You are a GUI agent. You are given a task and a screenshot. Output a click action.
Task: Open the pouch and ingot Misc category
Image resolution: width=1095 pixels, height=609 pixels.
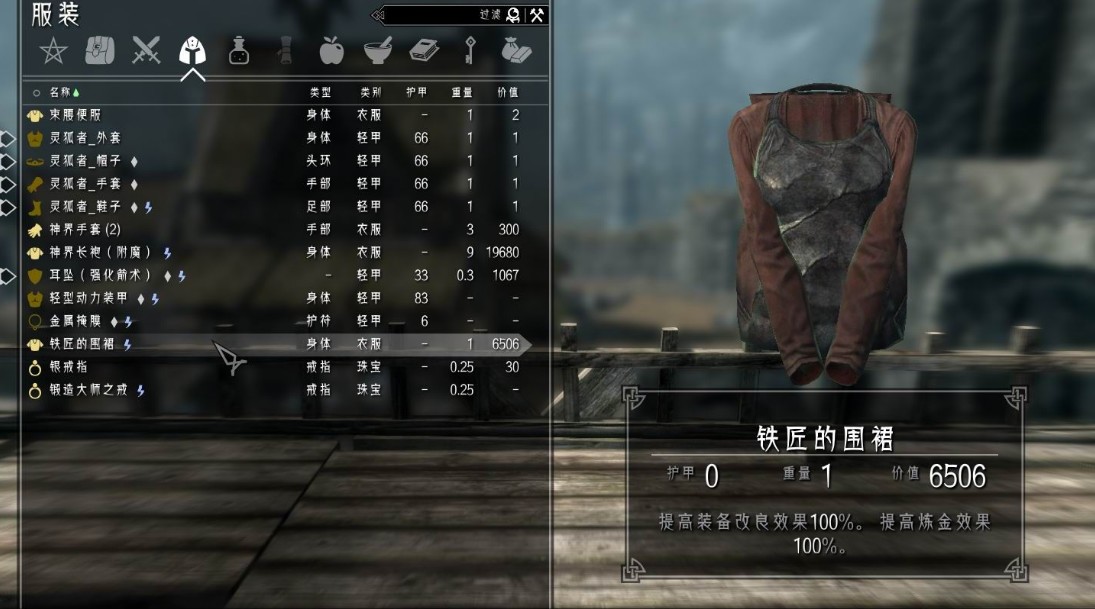tap(516, 50)
